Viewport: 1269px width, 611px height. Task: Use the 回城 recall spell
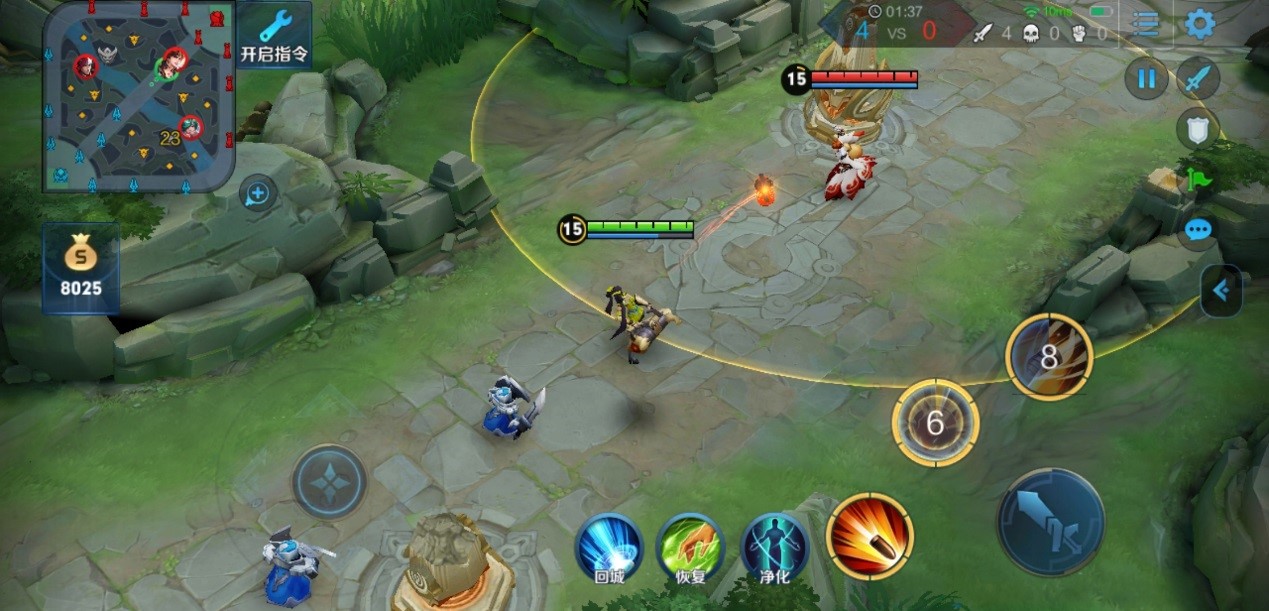pyautogui.click(x=608, y=546)
